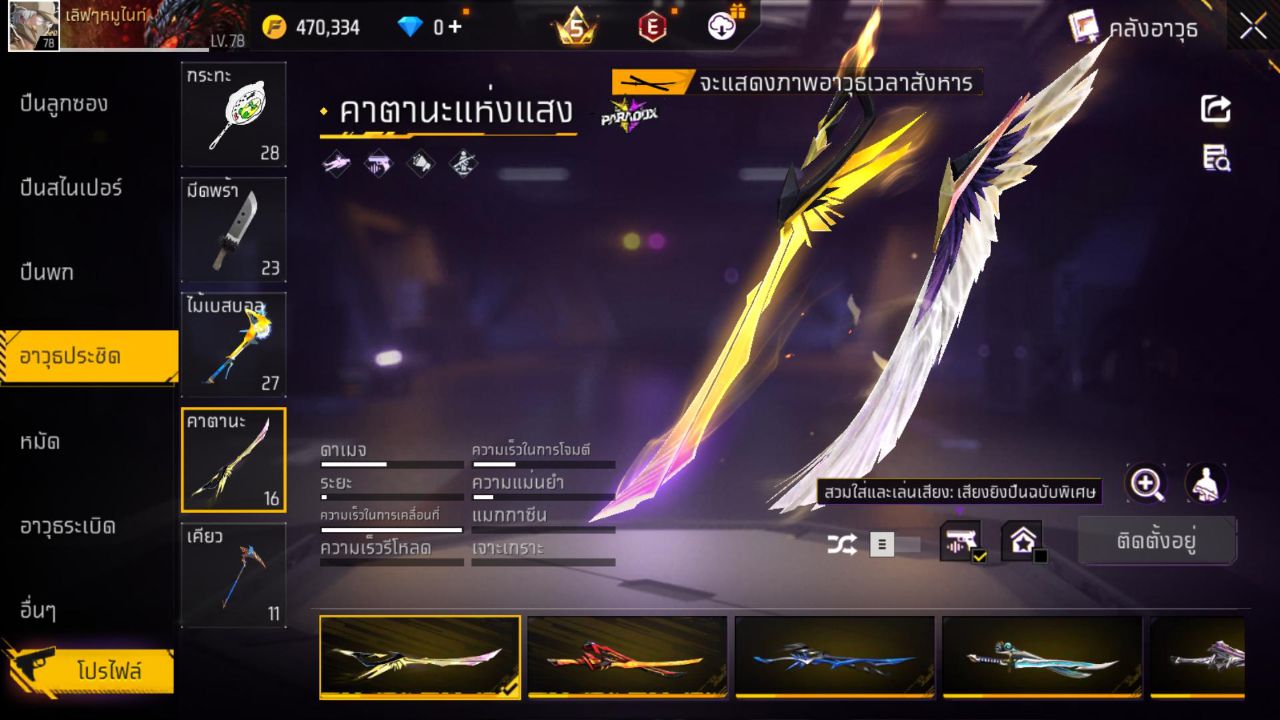Preview the katana on your character
Image resolution: width=1280 pixels, height=720 pixels.
coord(1207,484)
